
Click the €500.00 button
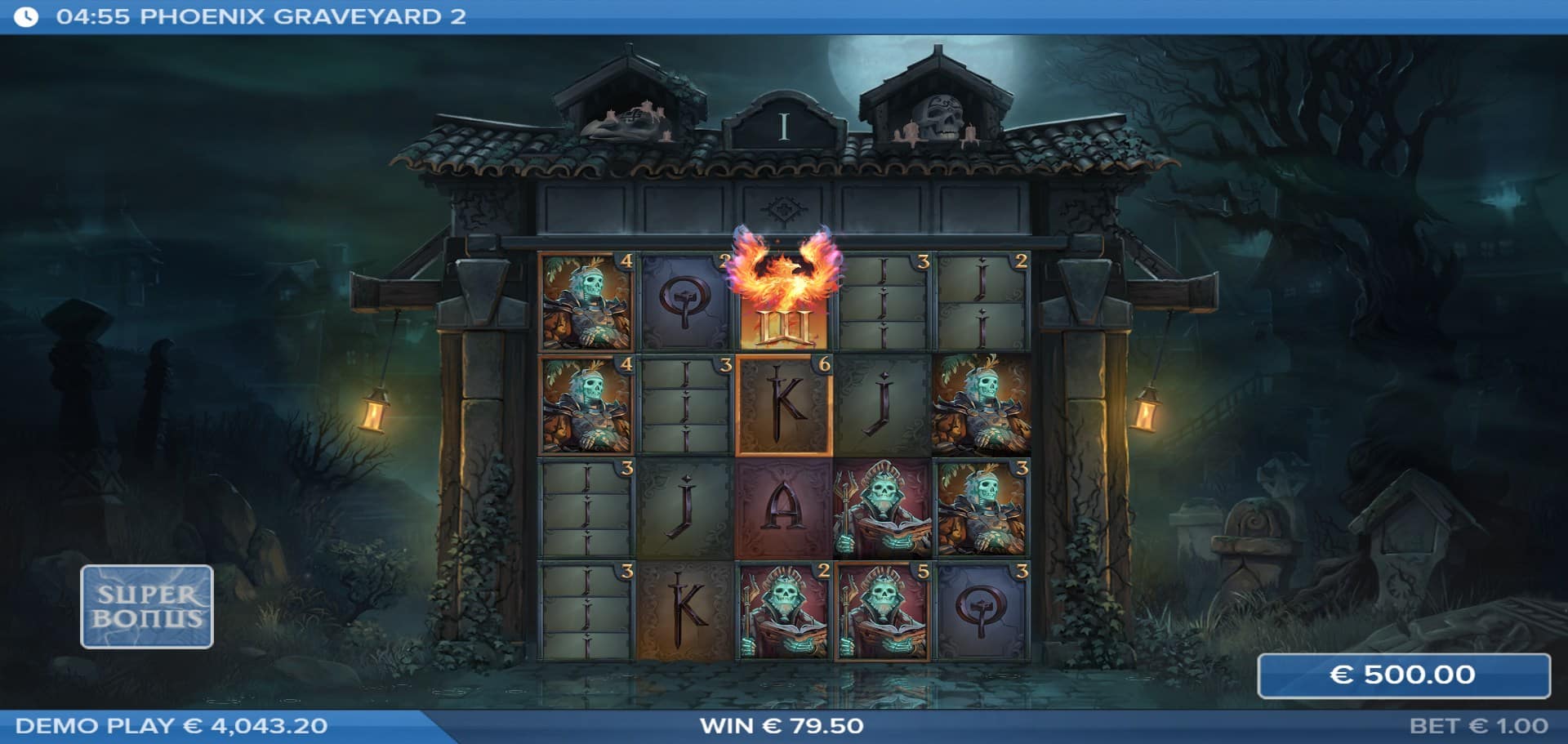click(1403, 675)
